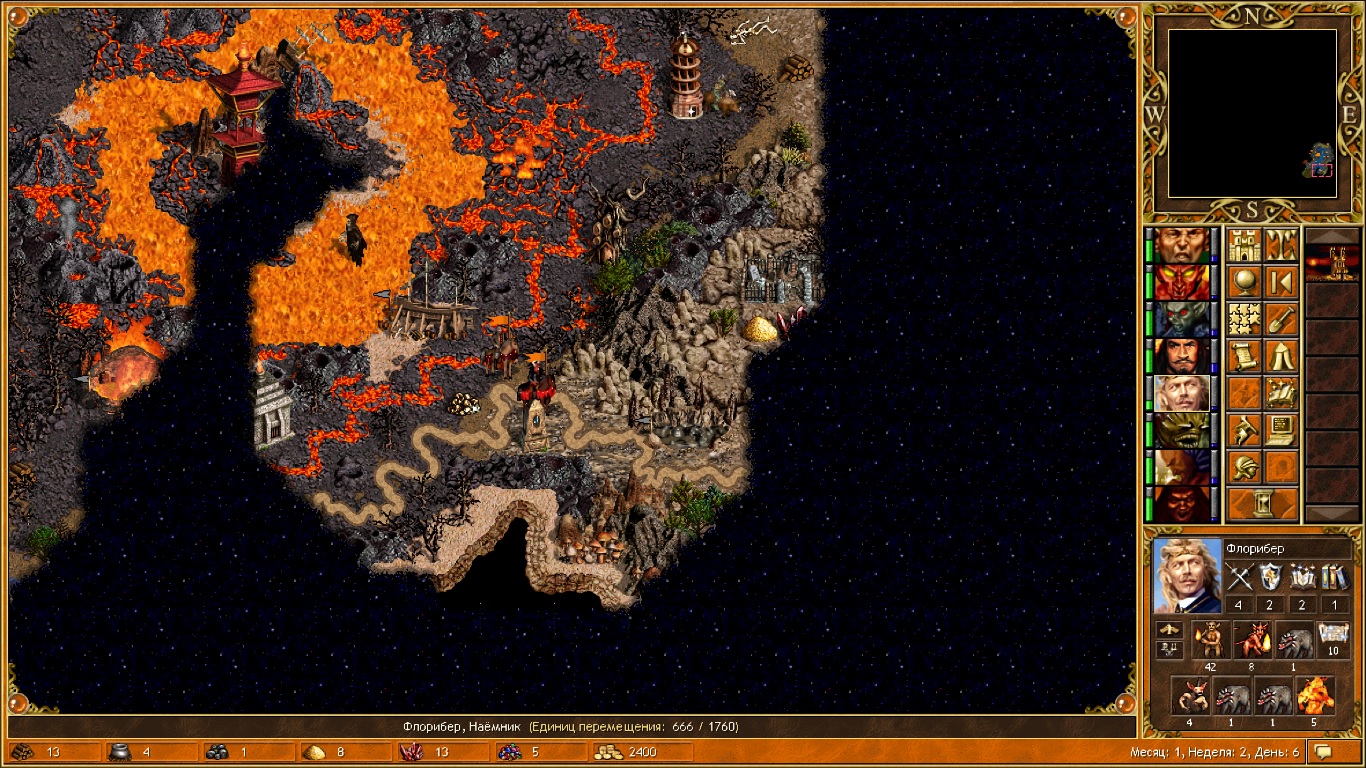
Task: Toggle the underground view cave button
Action: tap(1281, 245)
